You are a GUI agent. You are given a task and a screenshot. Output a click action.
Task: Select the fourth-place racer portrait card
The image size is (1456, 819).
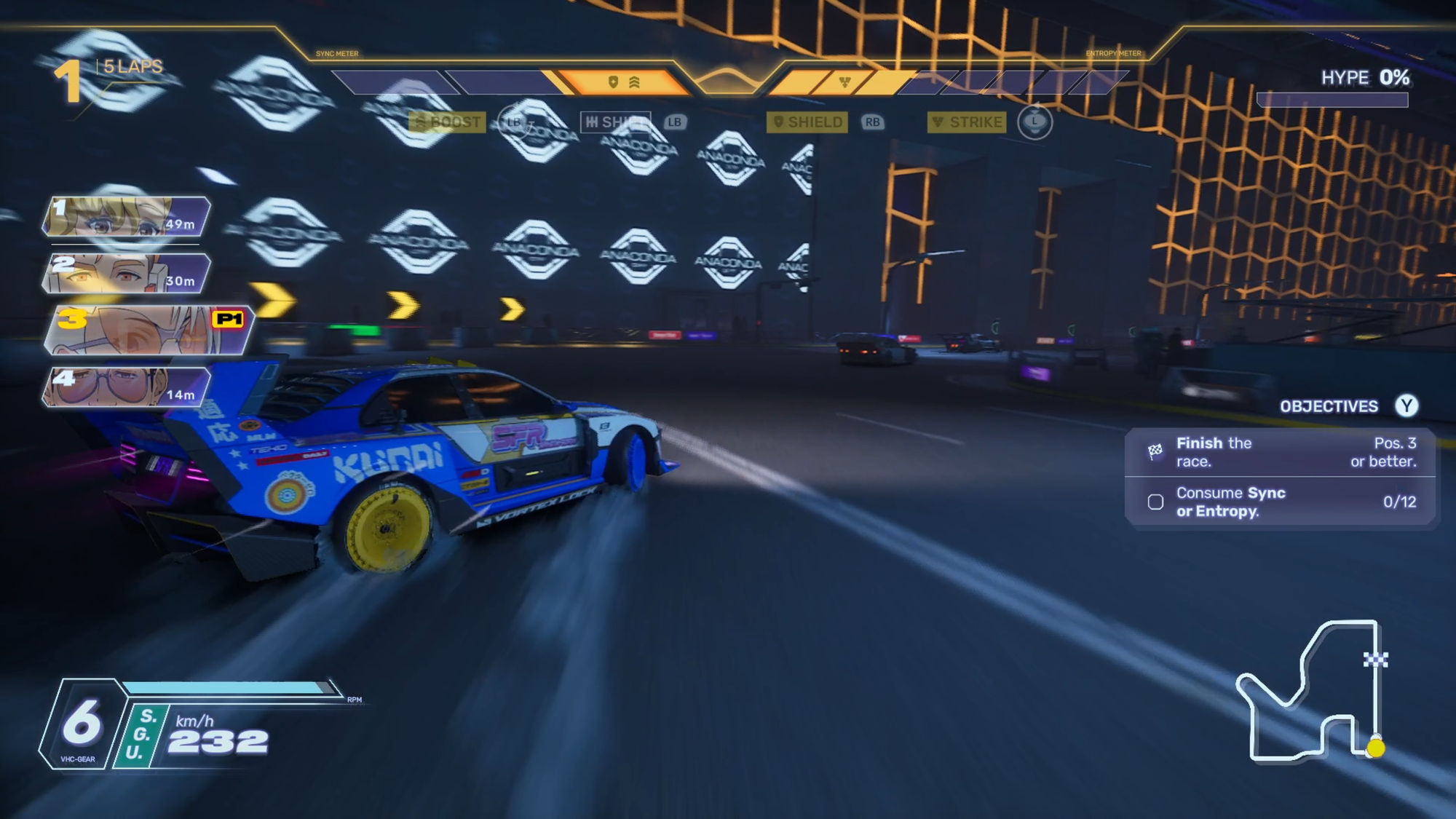point(127,387)
